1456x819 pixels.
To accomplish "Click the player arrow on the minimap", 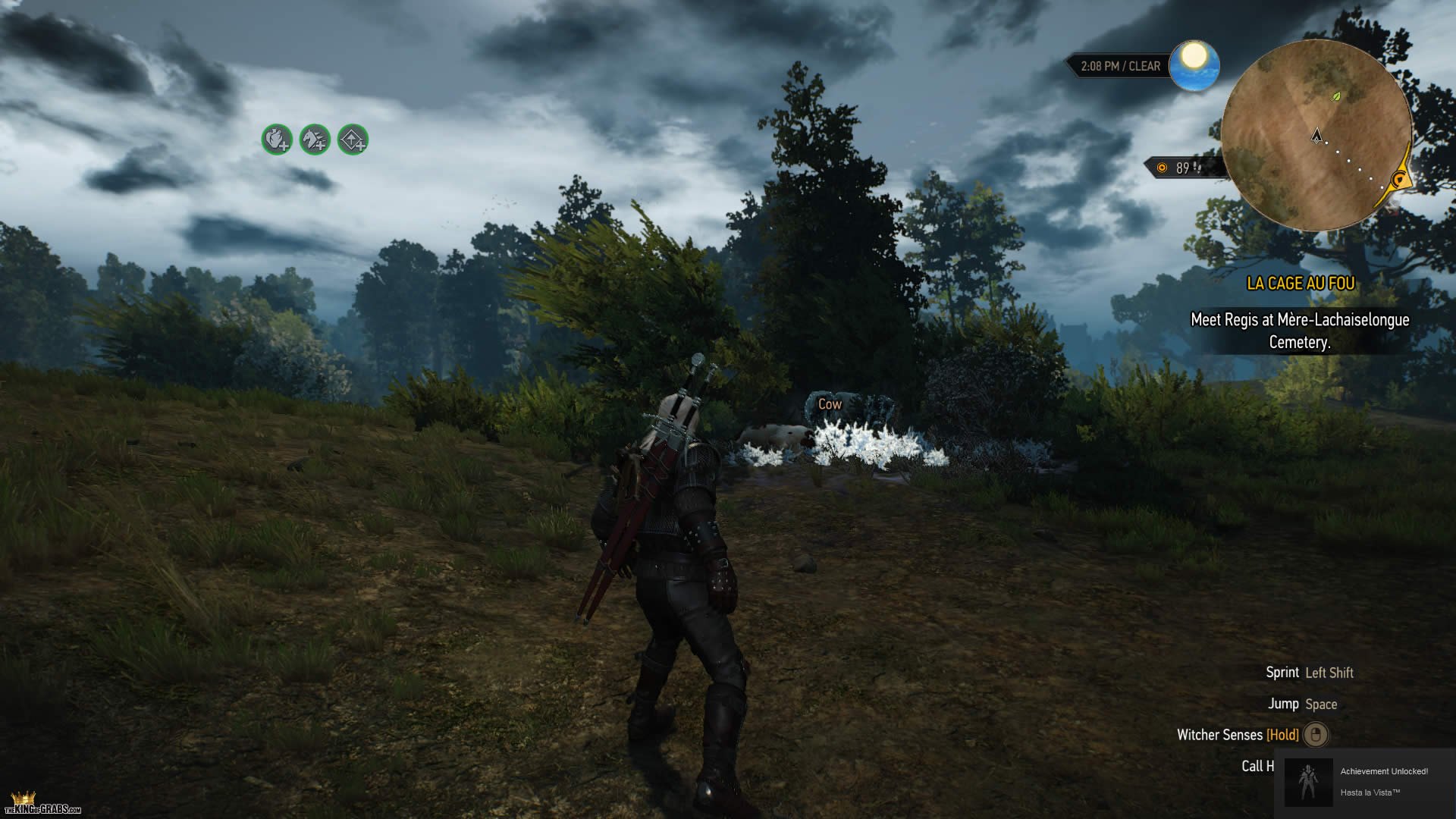I will 1317,136.
